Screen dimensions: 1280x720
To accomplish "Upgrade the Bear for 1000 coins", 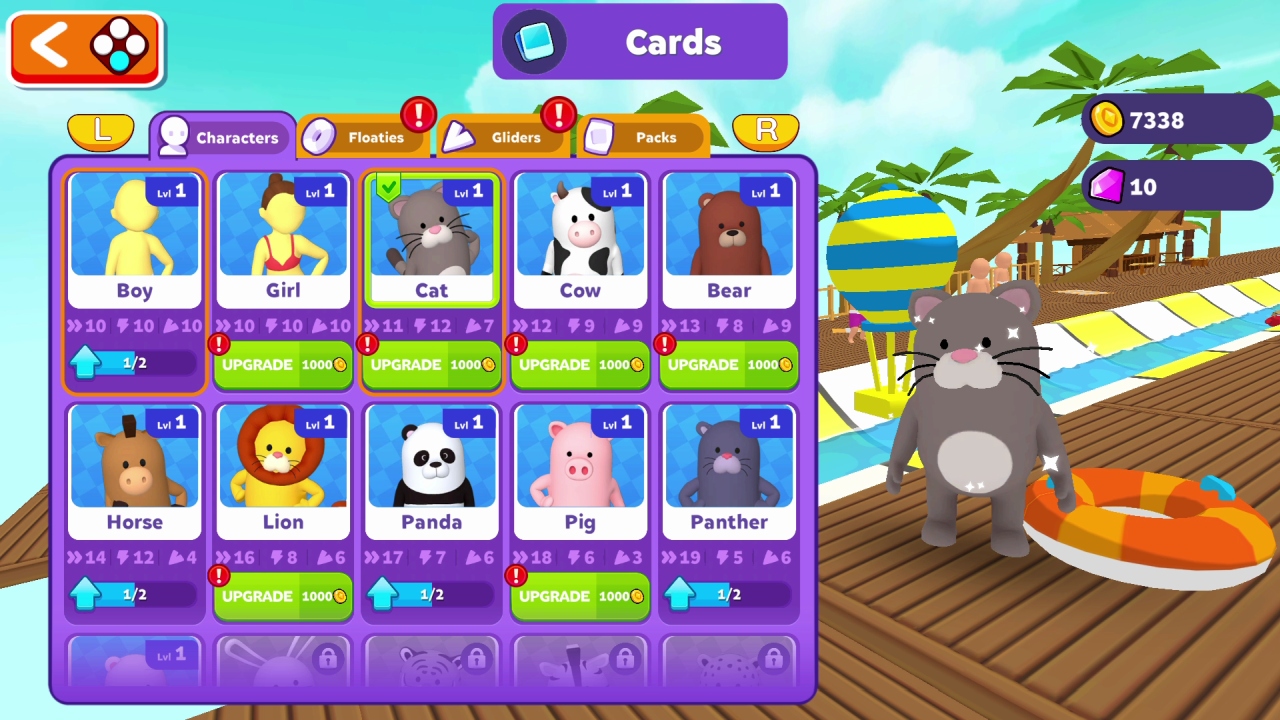I will point(728,364).
